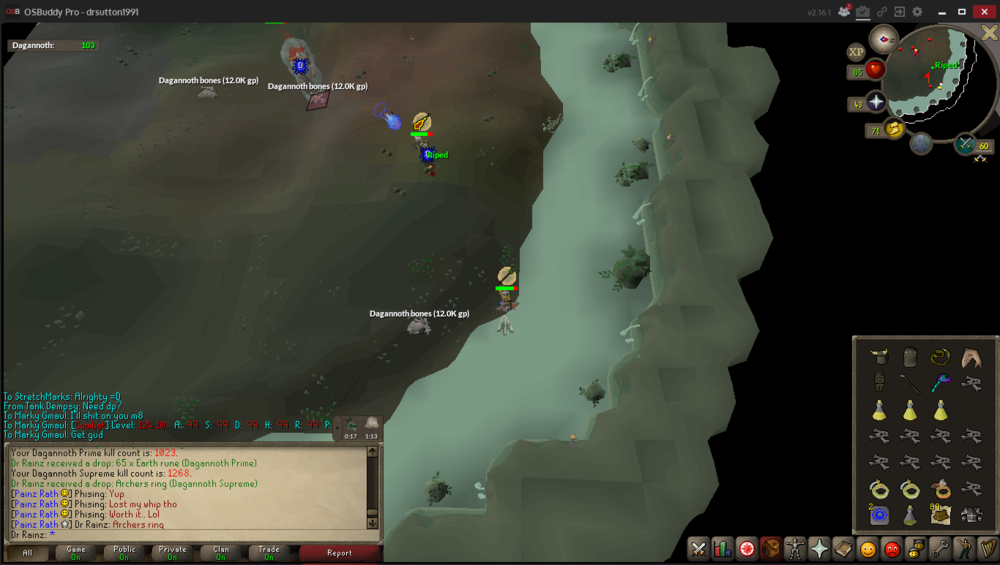
Task: Toggle the Public chat filter
Action: [x=124, y=552]
